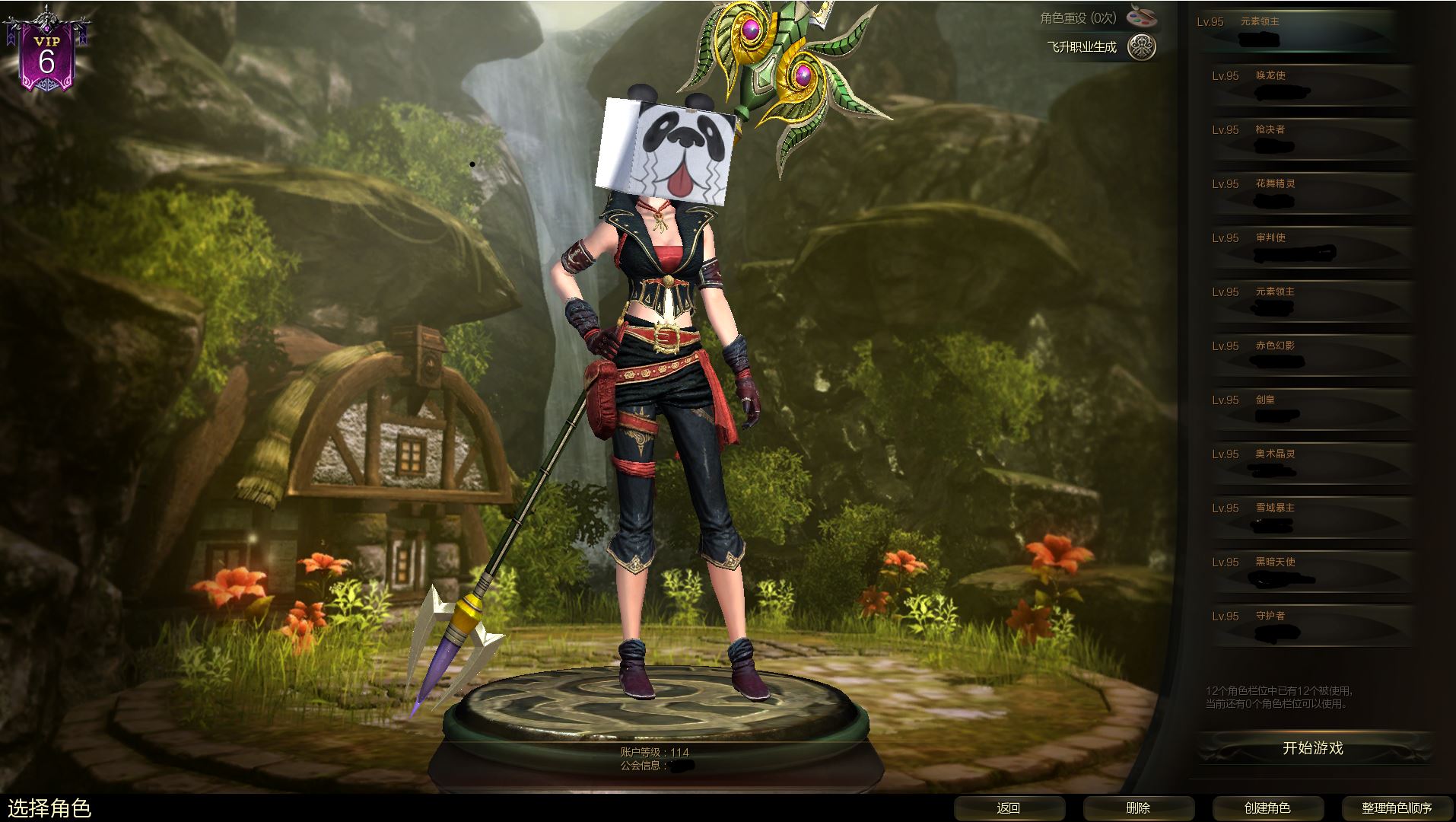The image size is (1456, 822).
Task: Open 创建角色 to create a character
Action: coord(1267,808)
